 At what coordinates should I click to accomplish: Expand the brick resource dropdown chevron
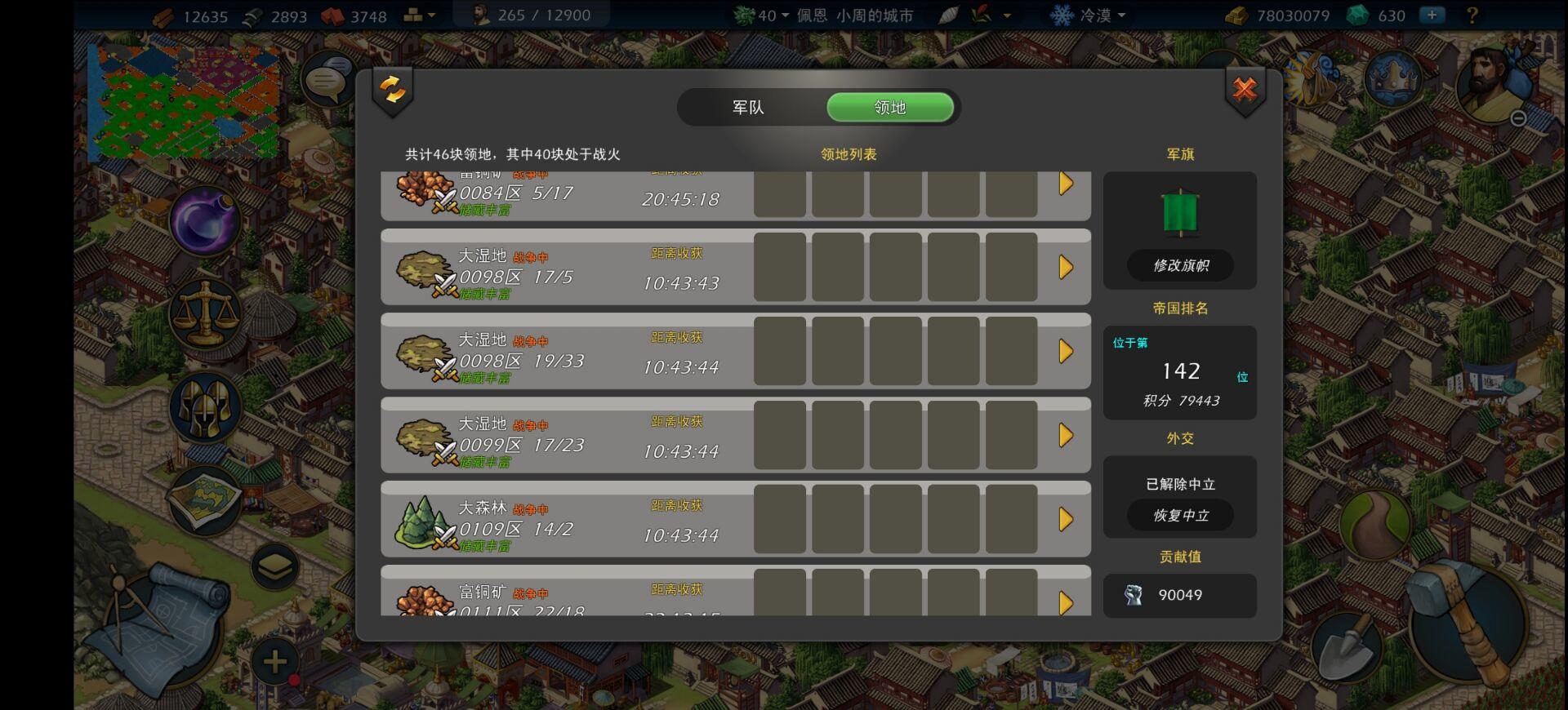click(433, 15)
